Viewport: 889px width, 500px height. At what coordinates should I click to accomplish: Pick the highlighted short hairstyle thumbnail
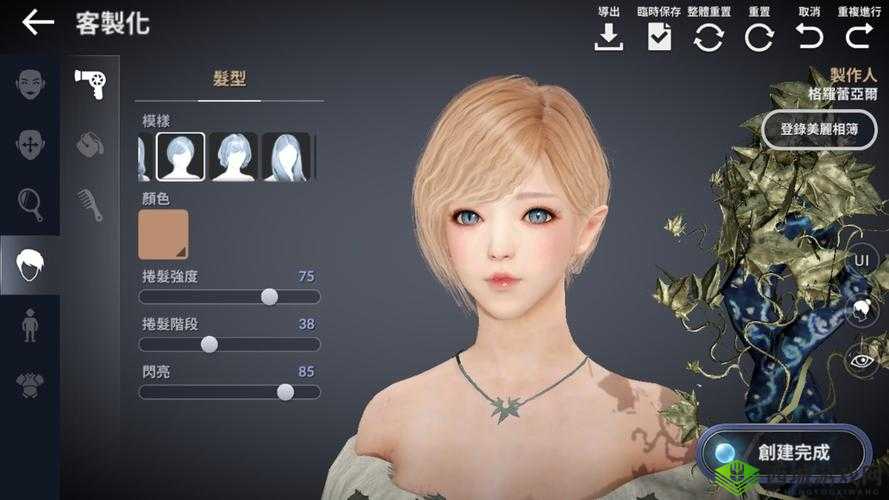click(x=181, y=156)
